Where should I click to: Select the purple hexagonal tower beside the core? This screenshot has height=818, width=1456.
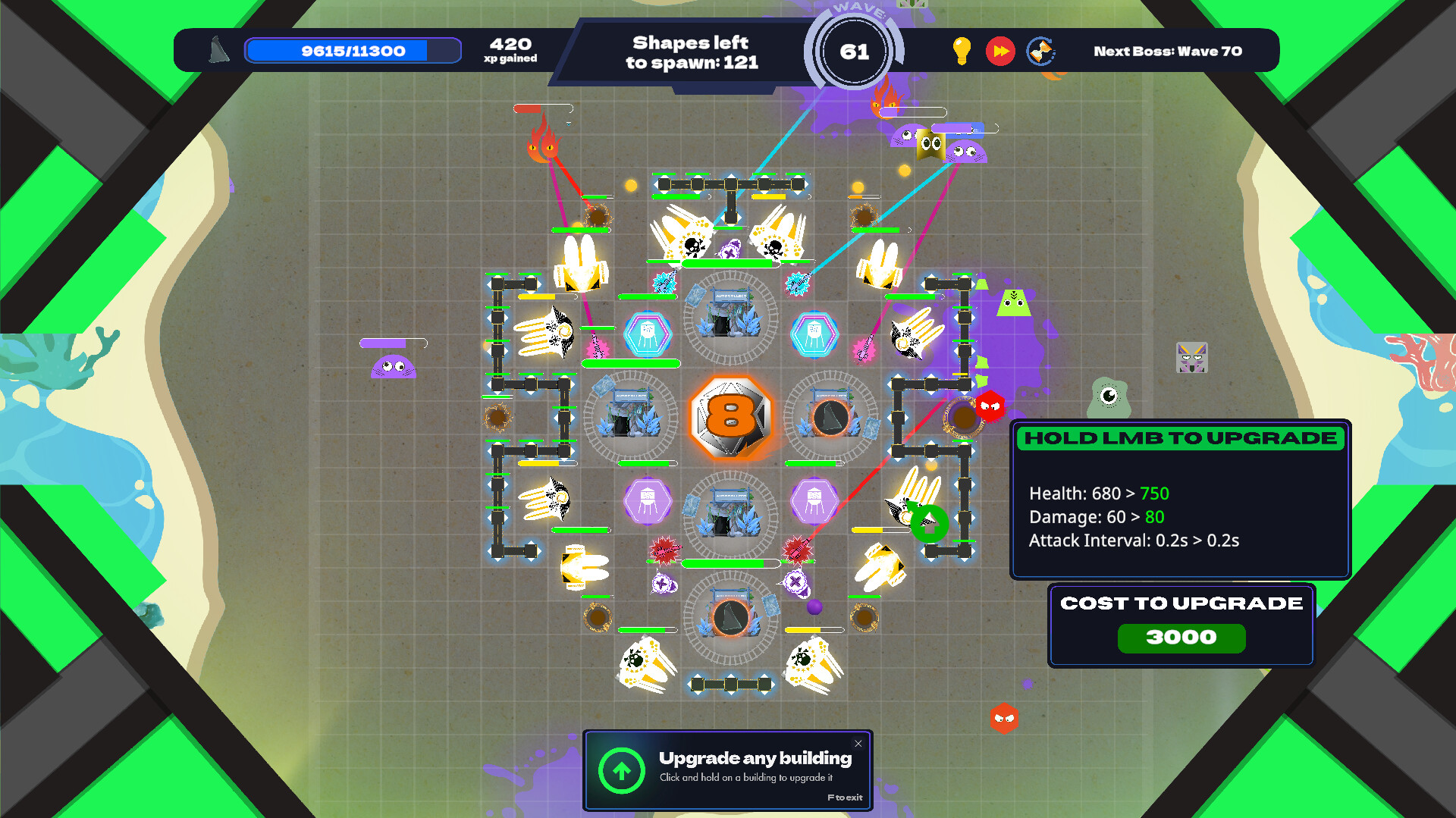tap(647, 500)
